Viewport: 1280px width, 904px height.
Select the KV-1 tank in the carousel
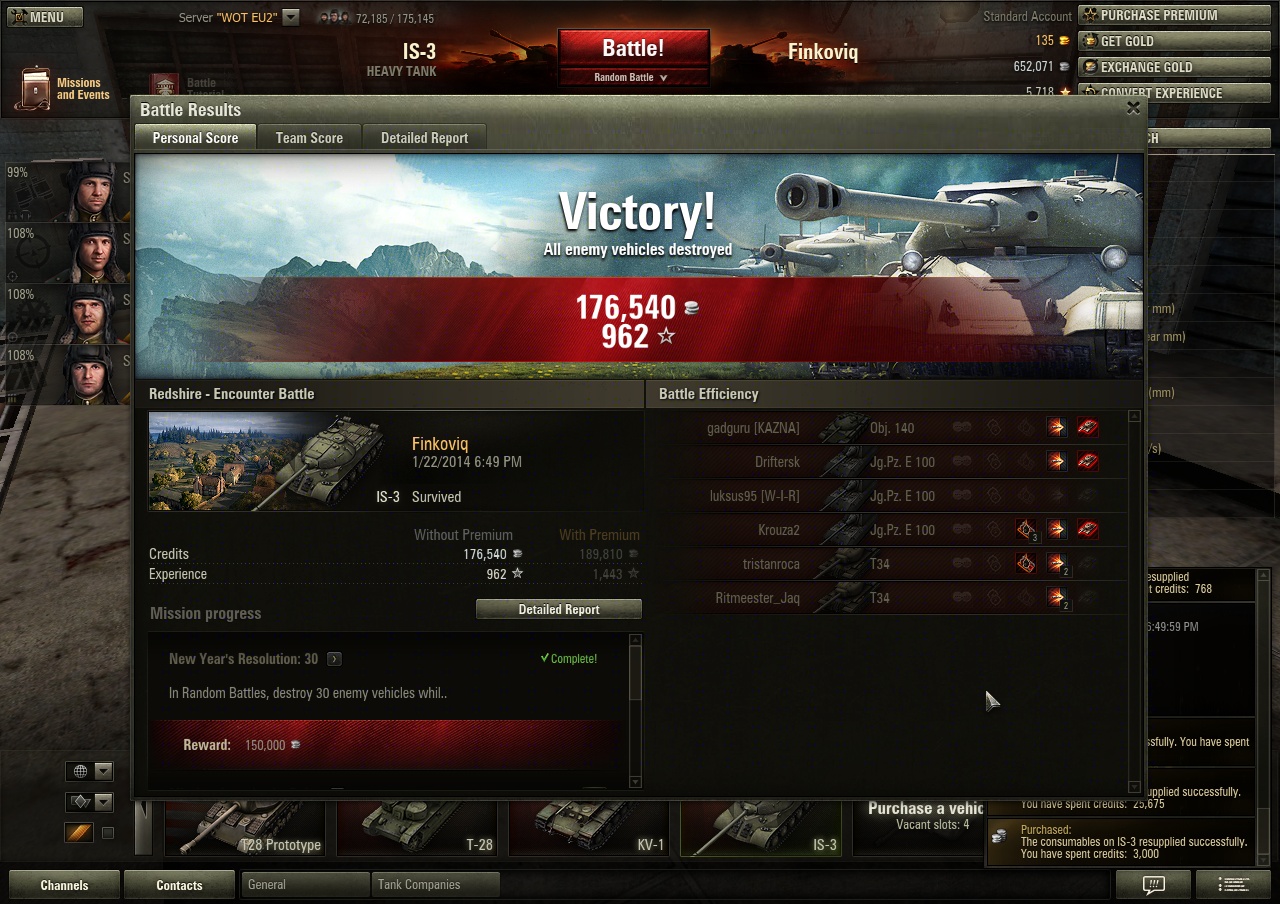tap(592, 828)
